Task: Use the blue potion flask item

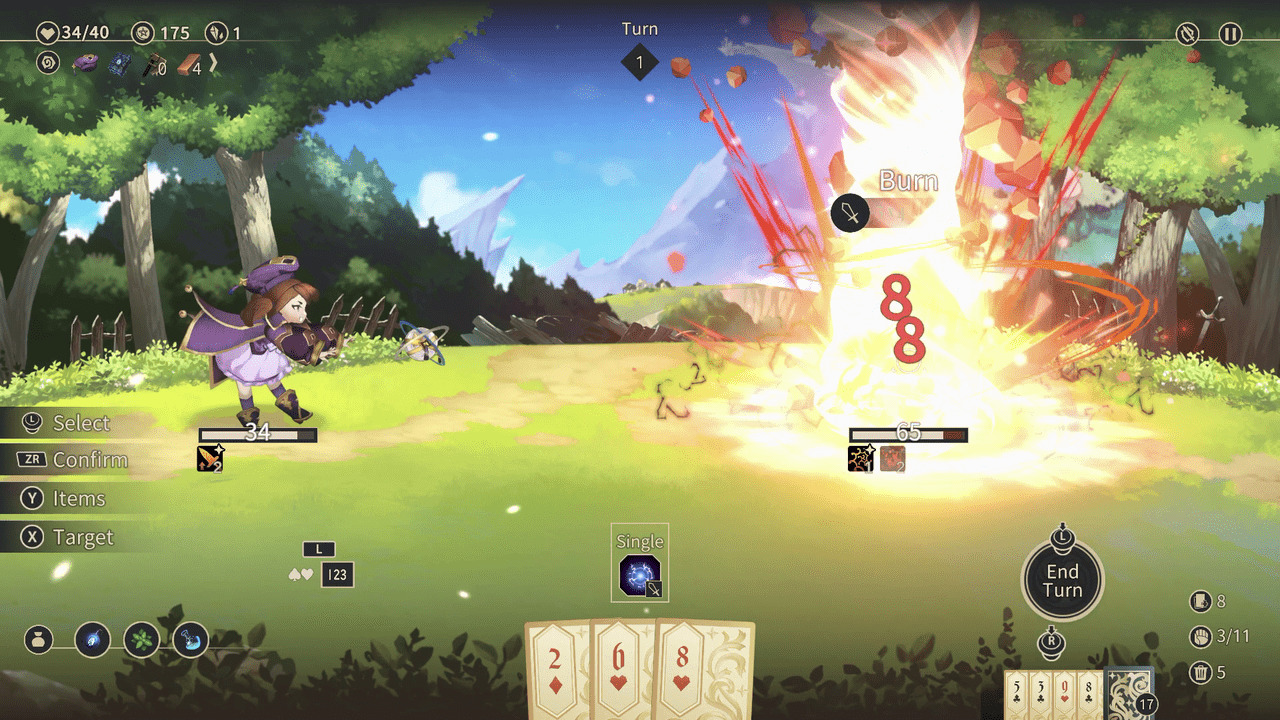Action: 190,639
